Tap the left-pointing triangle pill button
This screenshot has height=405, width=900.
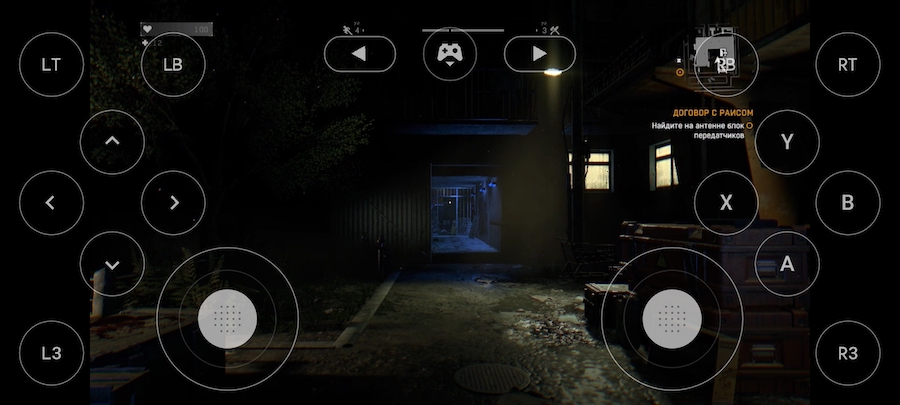point(360,54)
